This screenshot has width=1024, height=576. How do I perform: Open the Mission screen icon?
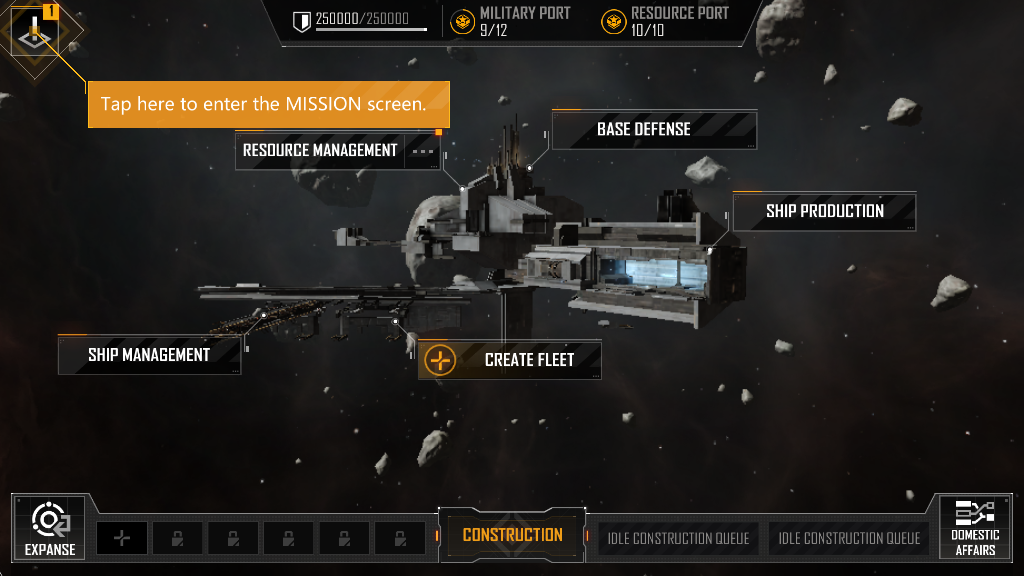(35, 36)
